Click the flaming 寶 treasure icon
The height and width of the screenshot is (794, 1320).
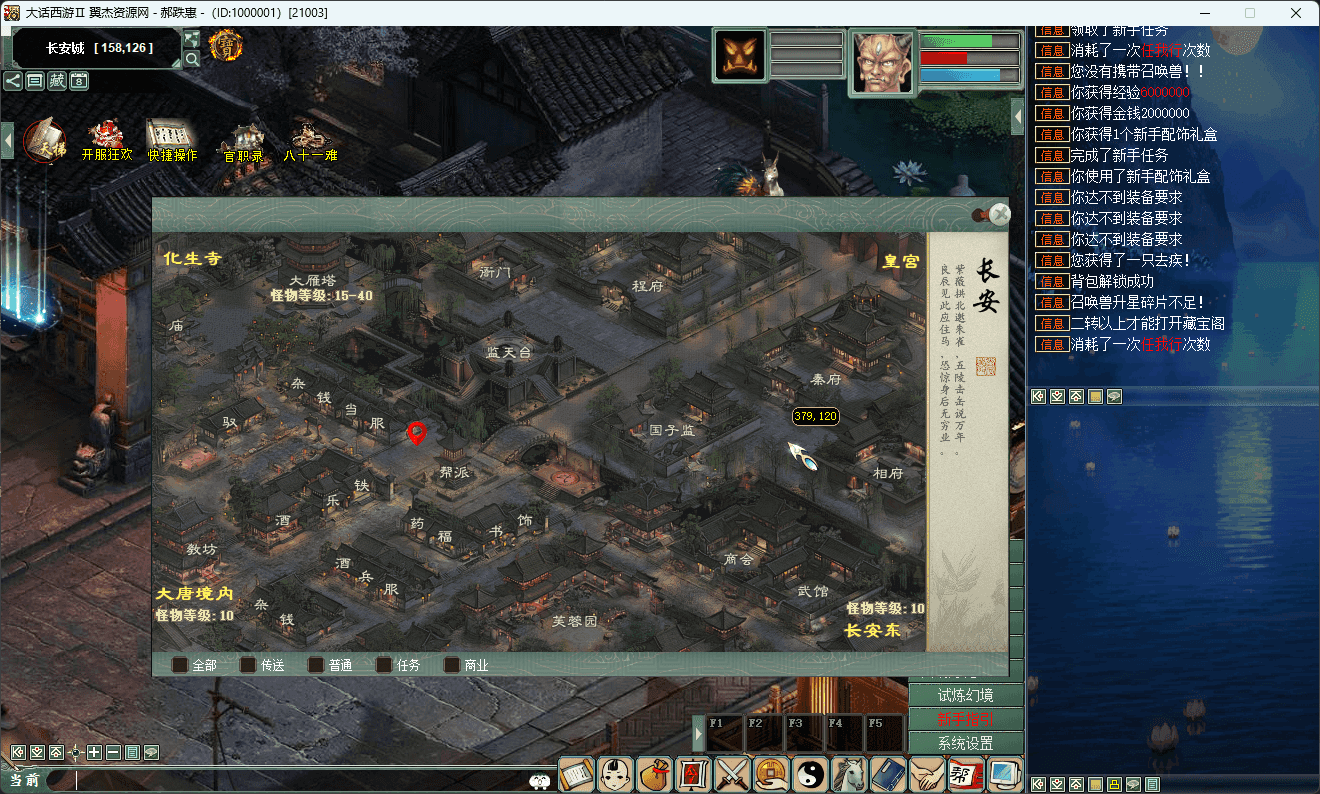coord(227,45)
